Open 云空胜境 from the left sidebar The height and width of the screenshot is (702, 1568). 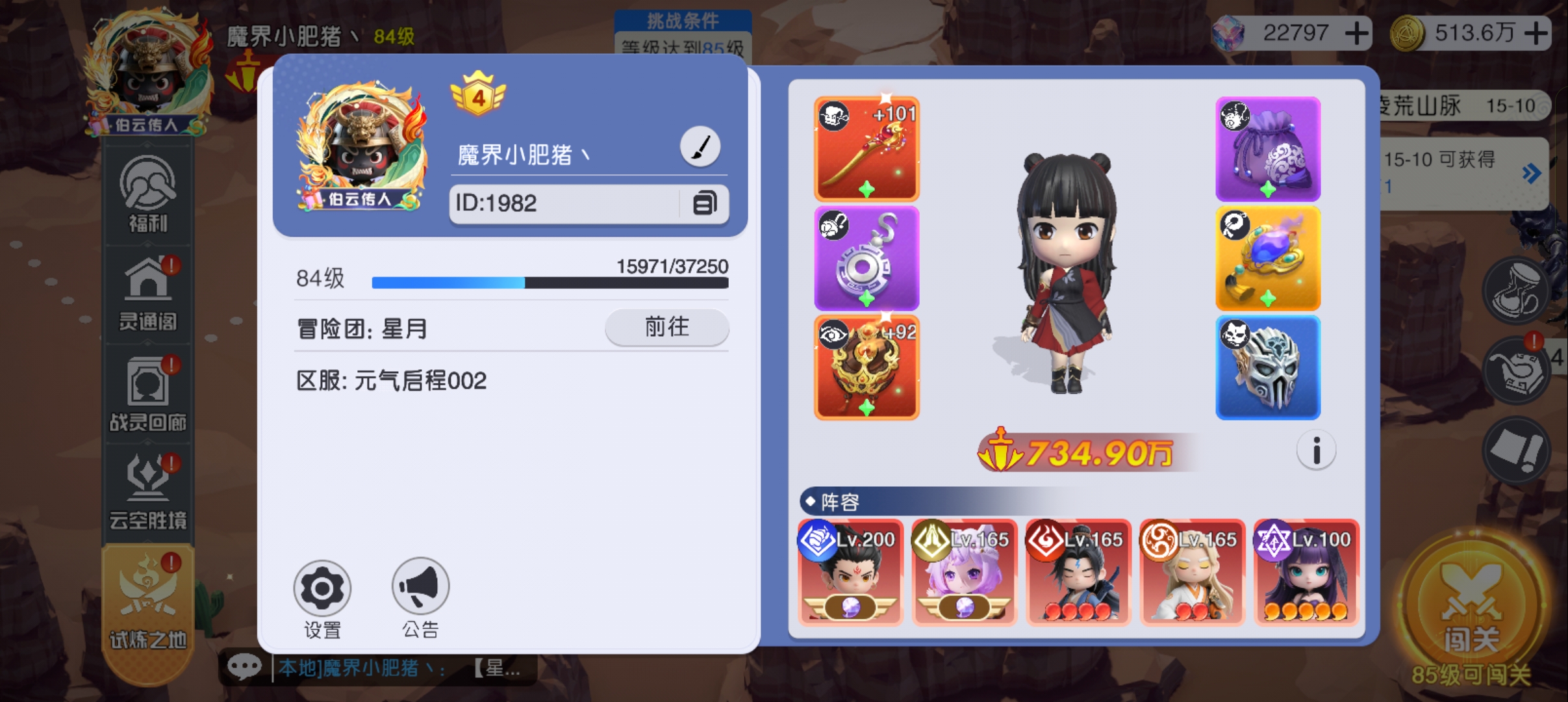[148, 491]
